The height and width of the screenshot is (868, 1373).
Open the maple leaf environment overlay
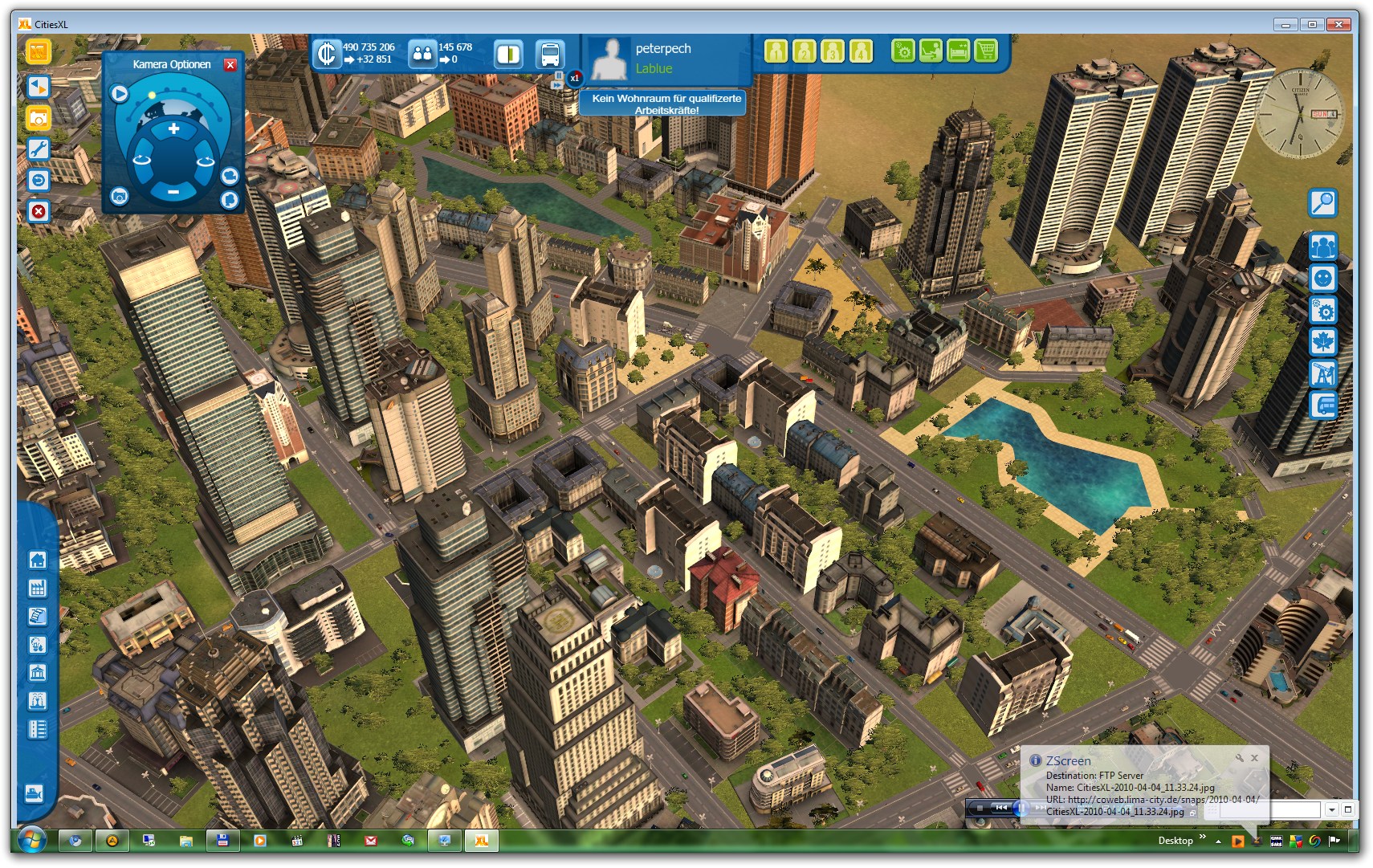[1322, 342]
